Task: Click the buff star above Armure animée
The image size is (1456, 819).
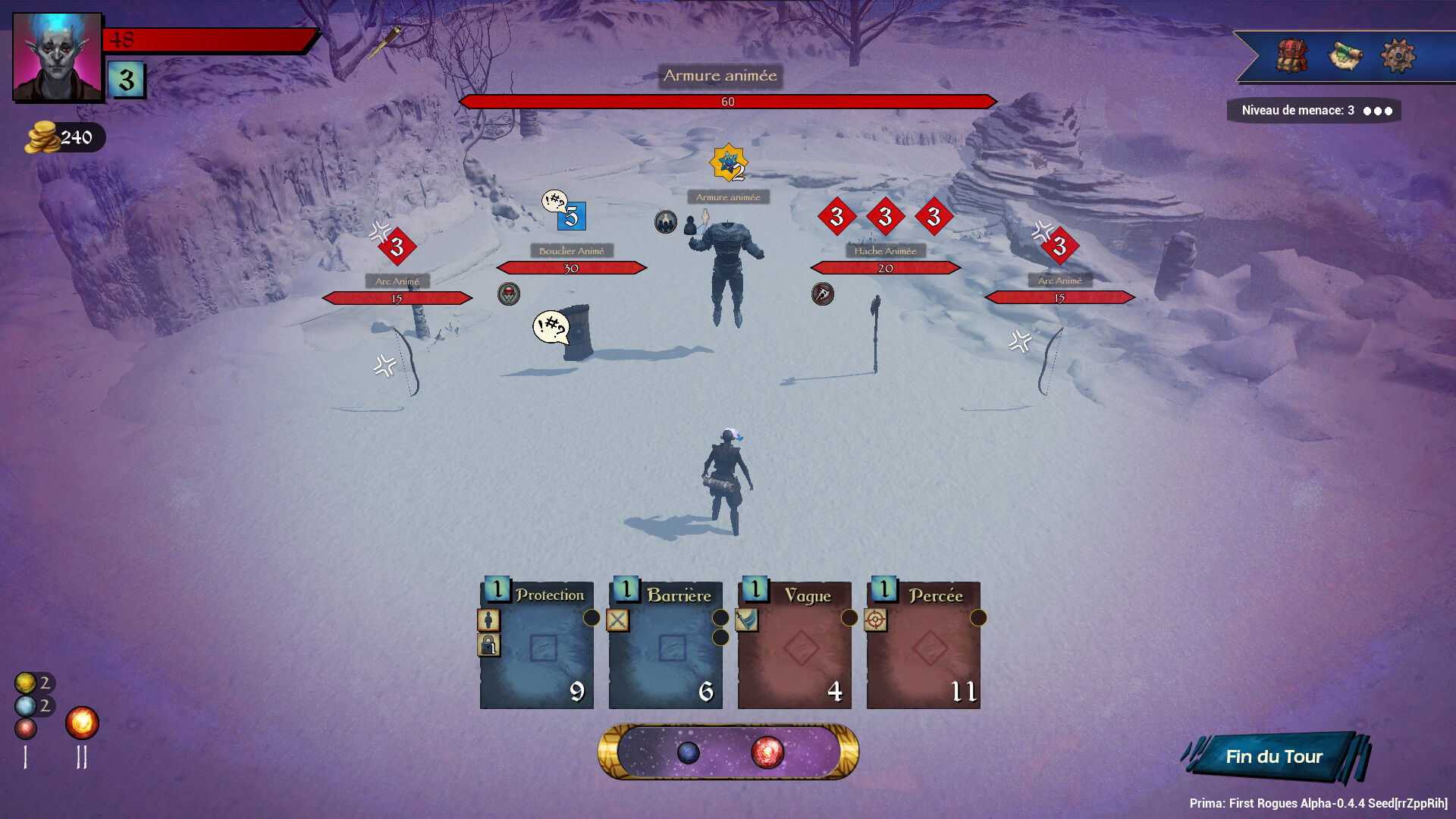Action: click(x=729, y=162)
